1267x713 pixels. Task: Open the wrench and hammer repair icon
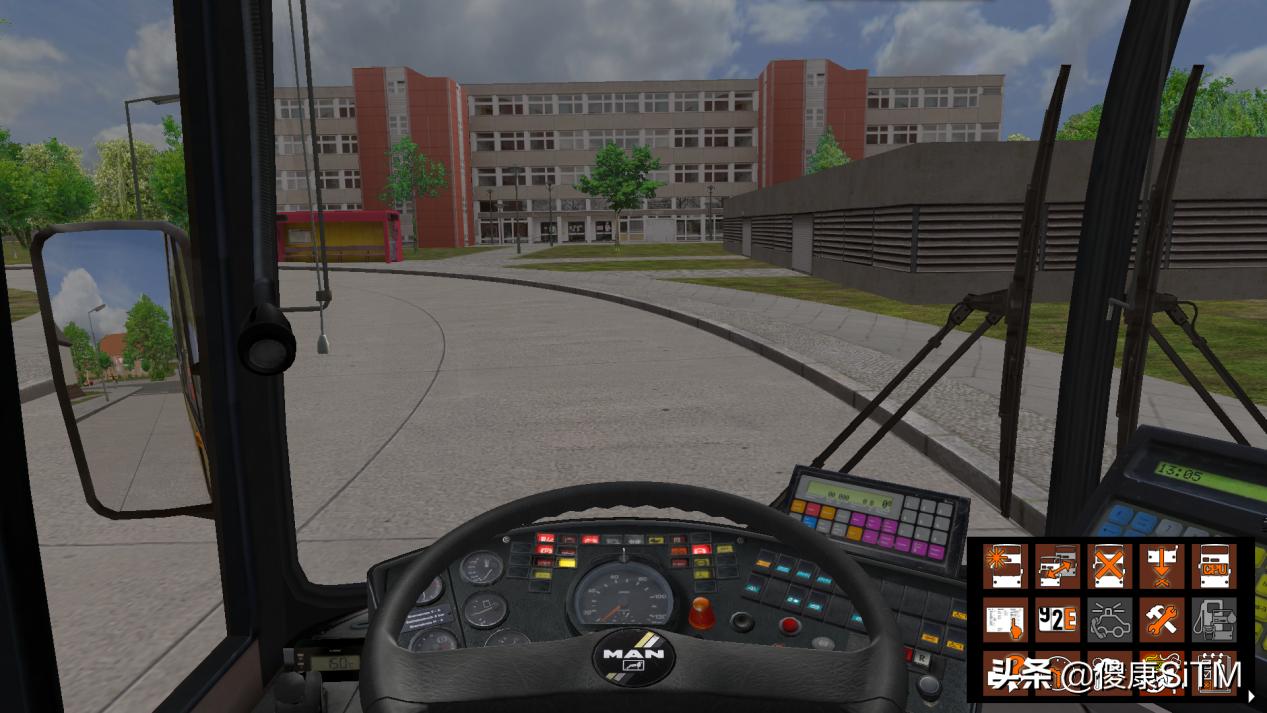(1161, 620)
